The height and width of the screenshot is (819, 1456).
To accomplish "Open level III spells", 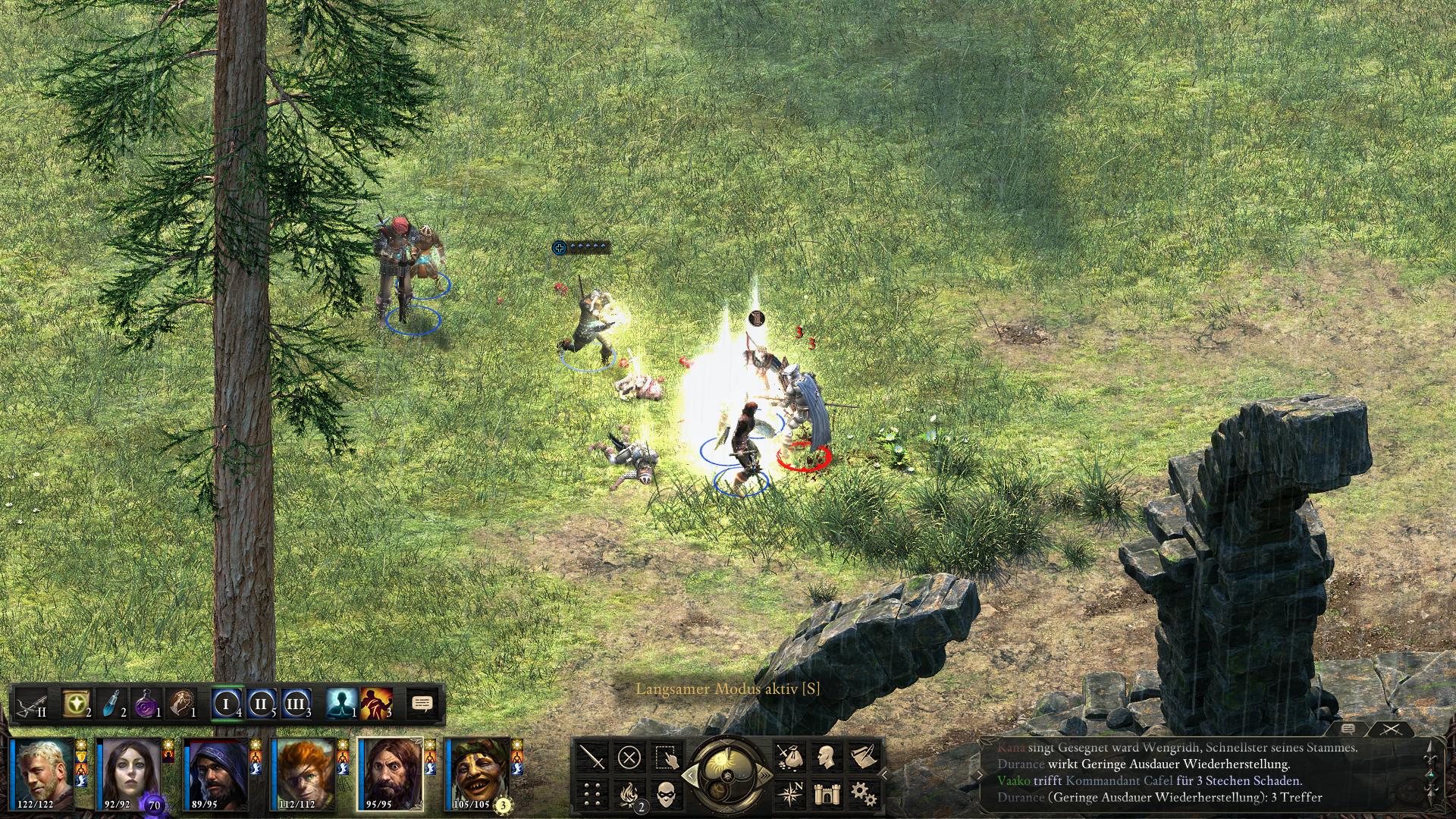I will point(296,704).
